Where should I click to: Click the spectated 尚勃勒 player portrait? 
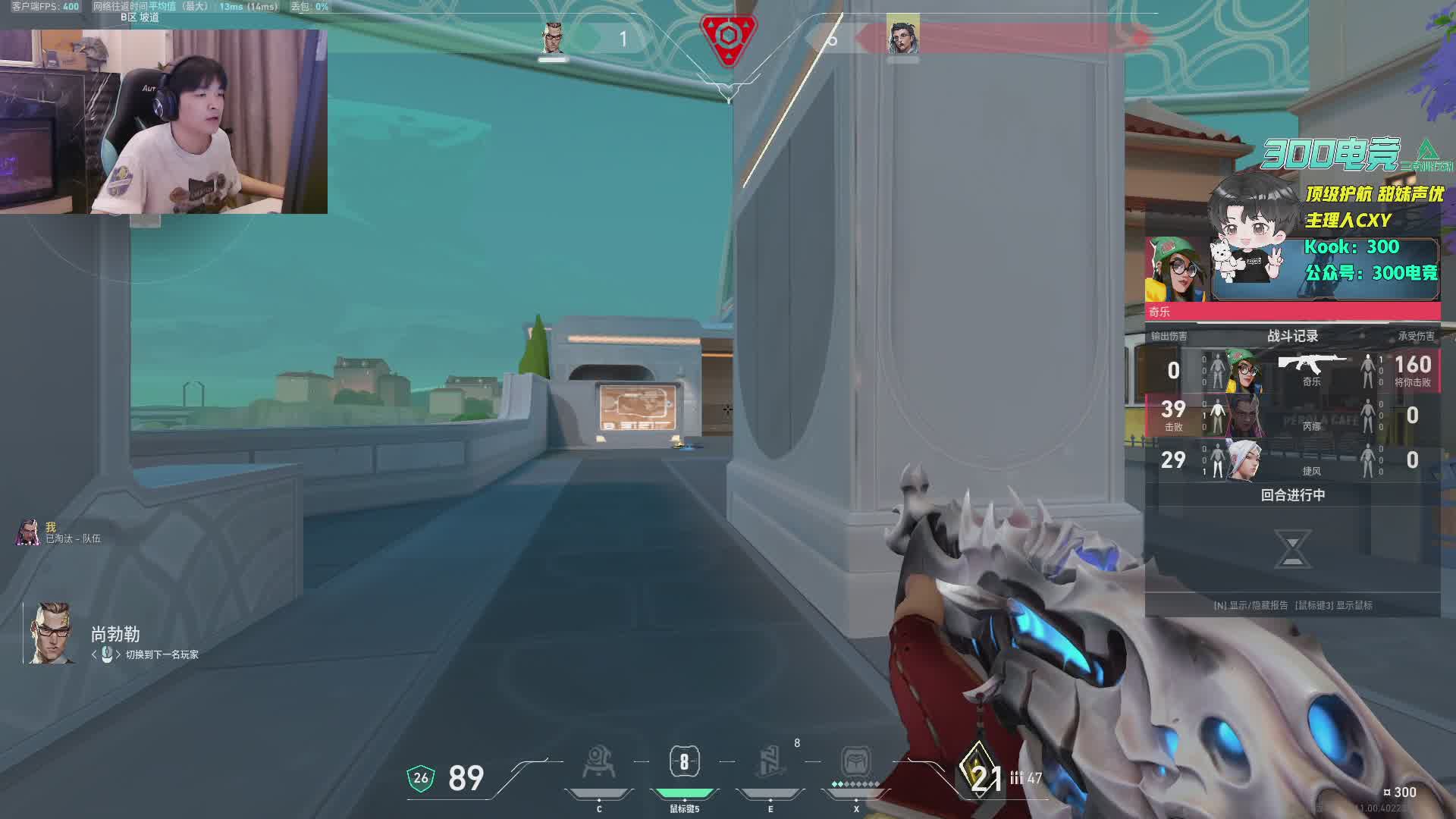(x=50, y=634)
